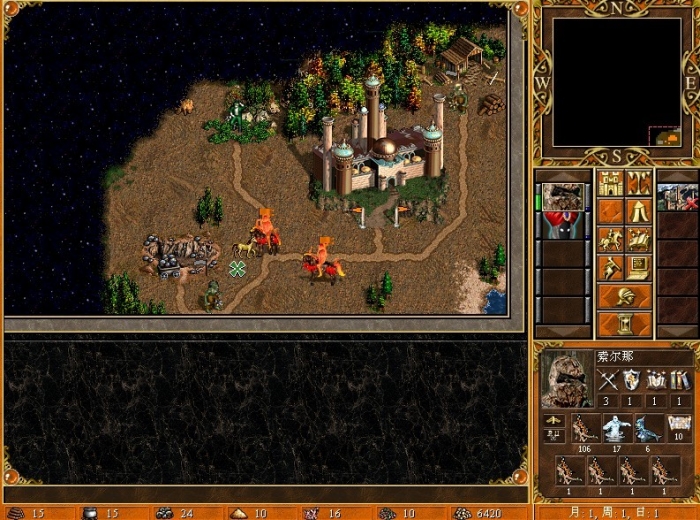700x520 pixels.
Task: Toggle the underground/surface view button
Action: [639, 184]
